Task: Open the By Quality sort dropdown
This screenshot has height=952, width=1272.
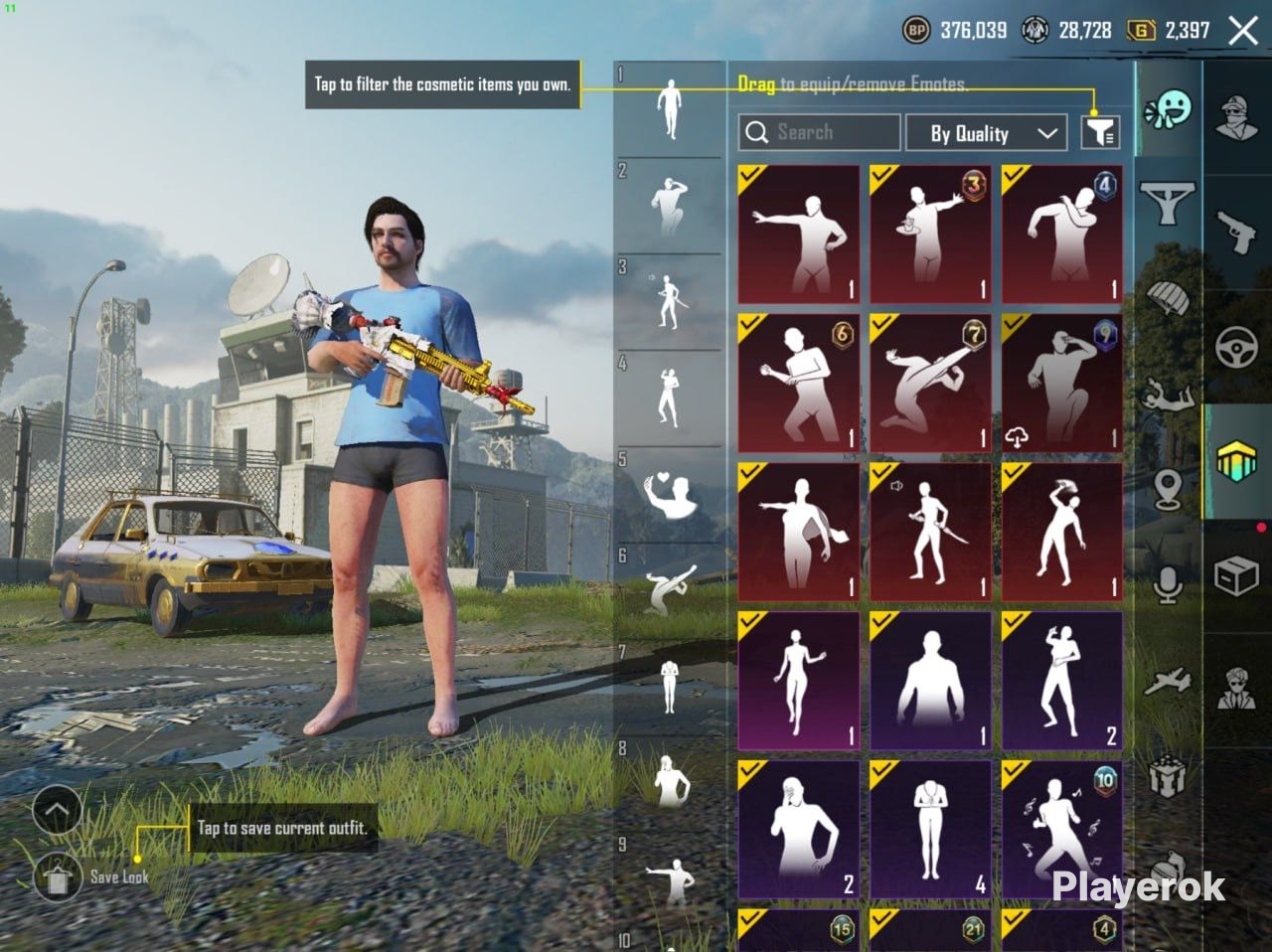Action: (990, 133)
